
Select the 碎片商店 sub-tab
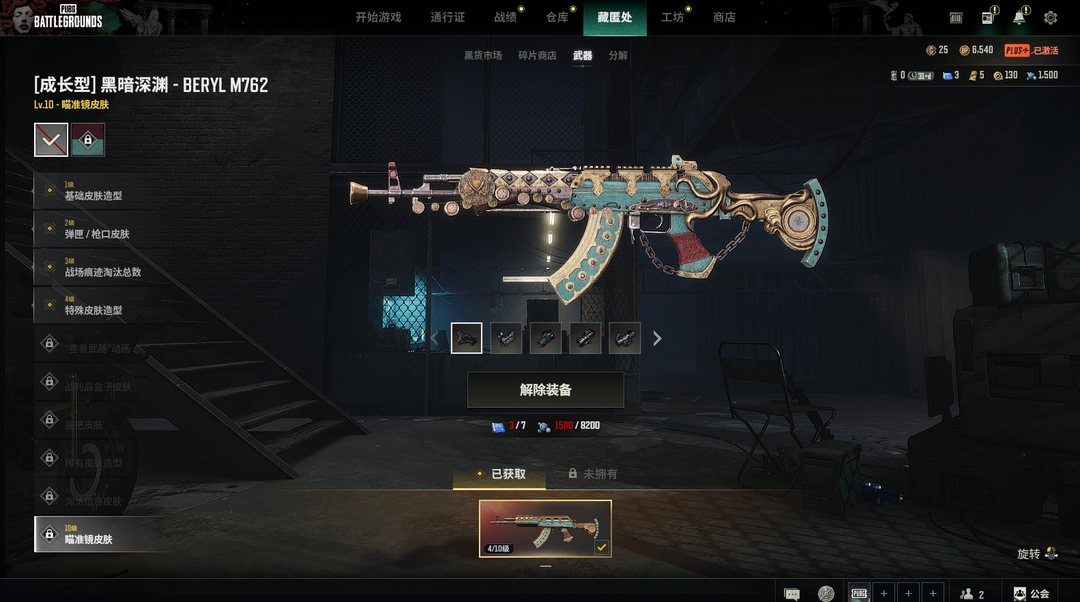tap(537, 56)
